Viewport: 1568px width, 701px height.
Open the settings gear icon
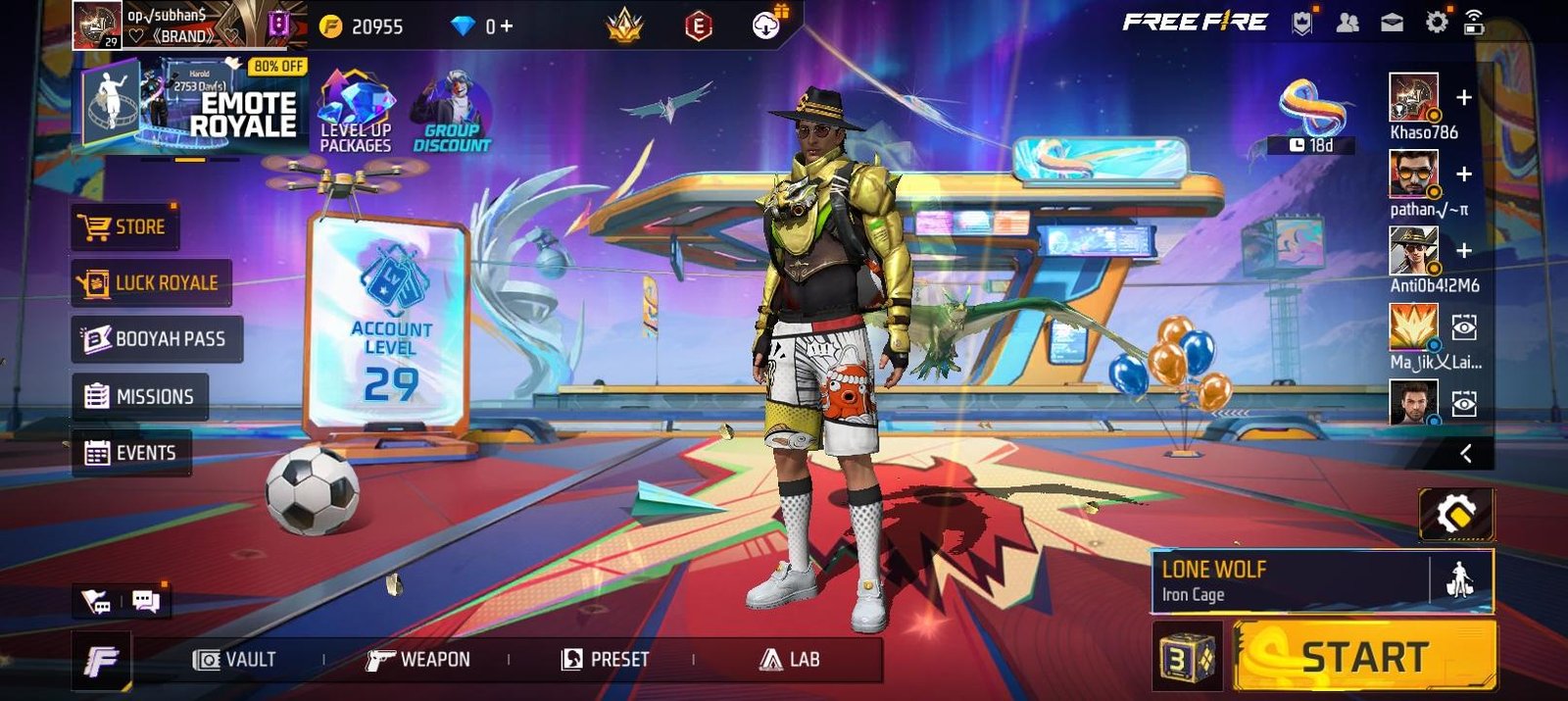[1437, 23]
